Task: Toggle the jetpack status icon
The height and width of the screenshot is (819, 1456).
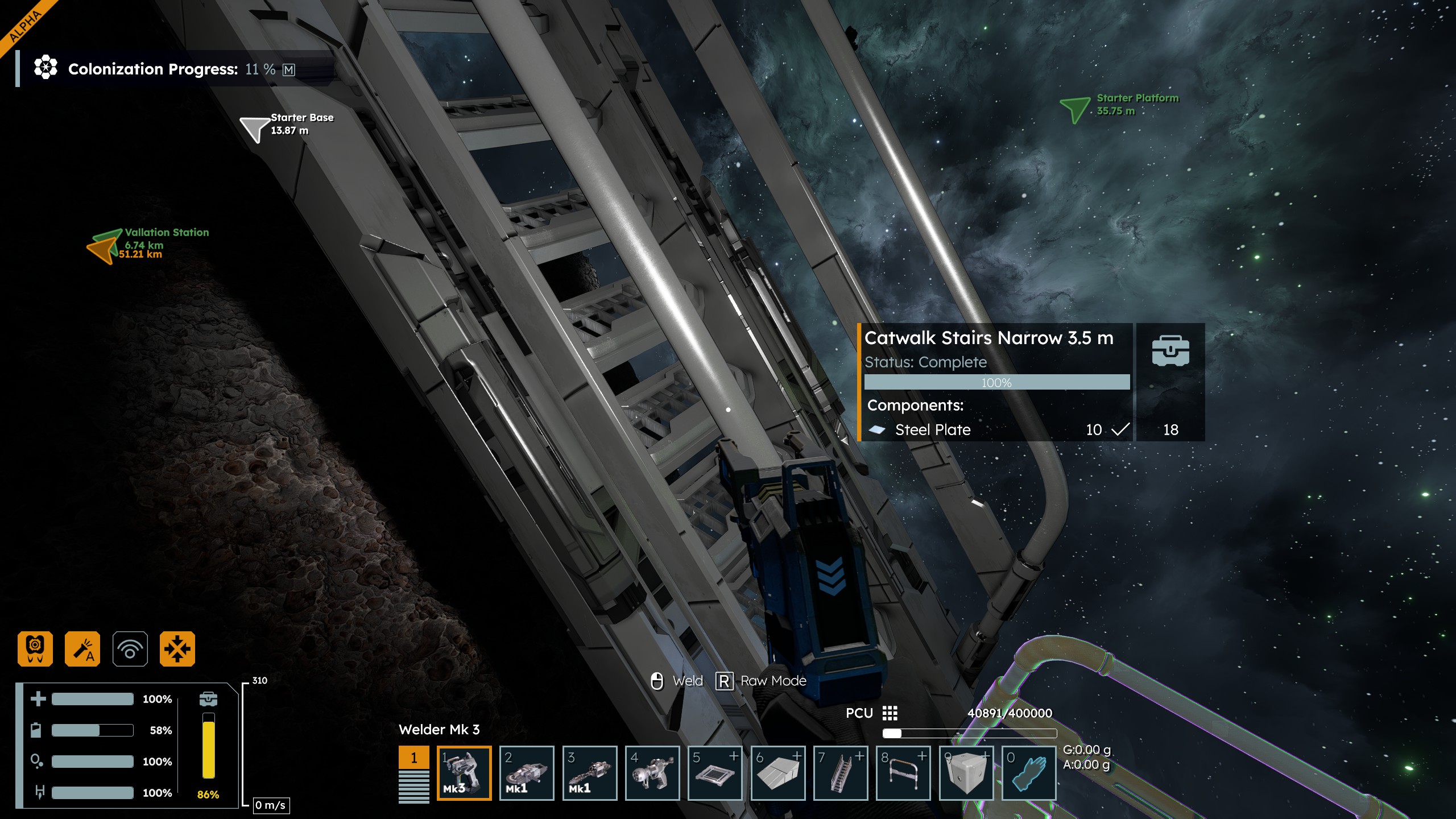Action: (35, 648)
